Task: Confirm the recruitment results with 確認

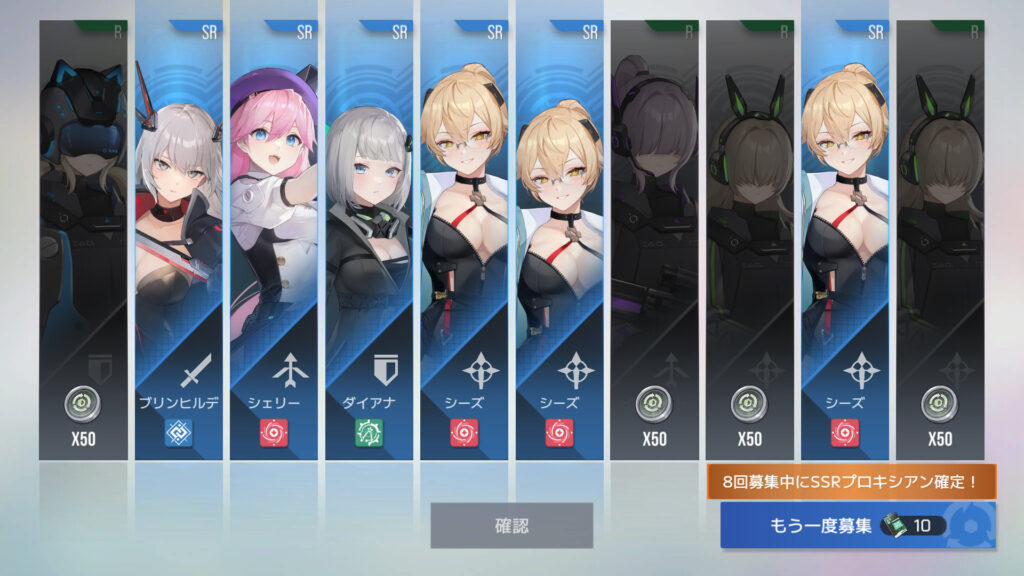Action: coord(511,525)
